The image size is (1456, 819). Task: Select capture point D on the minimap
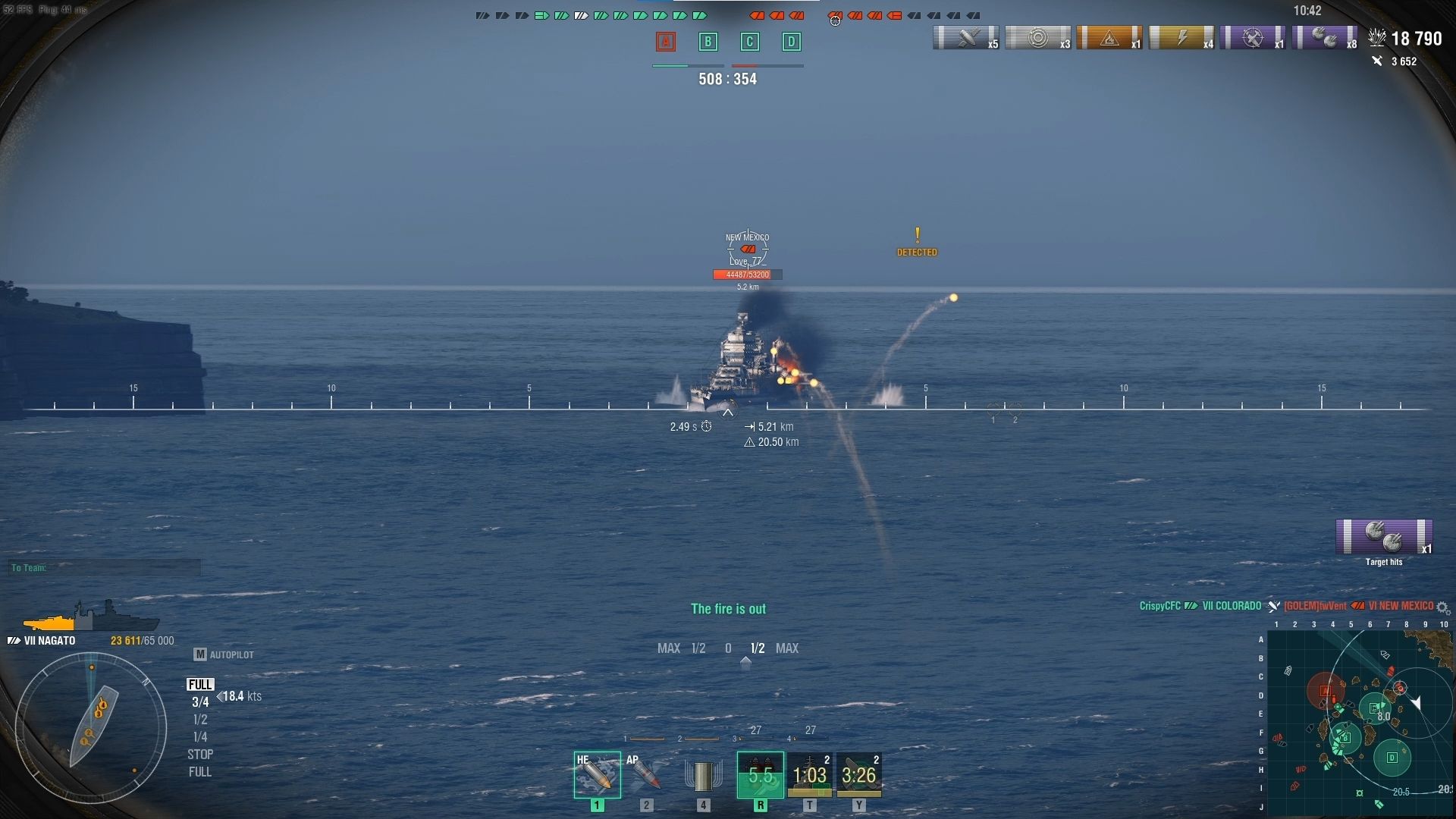click(1392, 758)
